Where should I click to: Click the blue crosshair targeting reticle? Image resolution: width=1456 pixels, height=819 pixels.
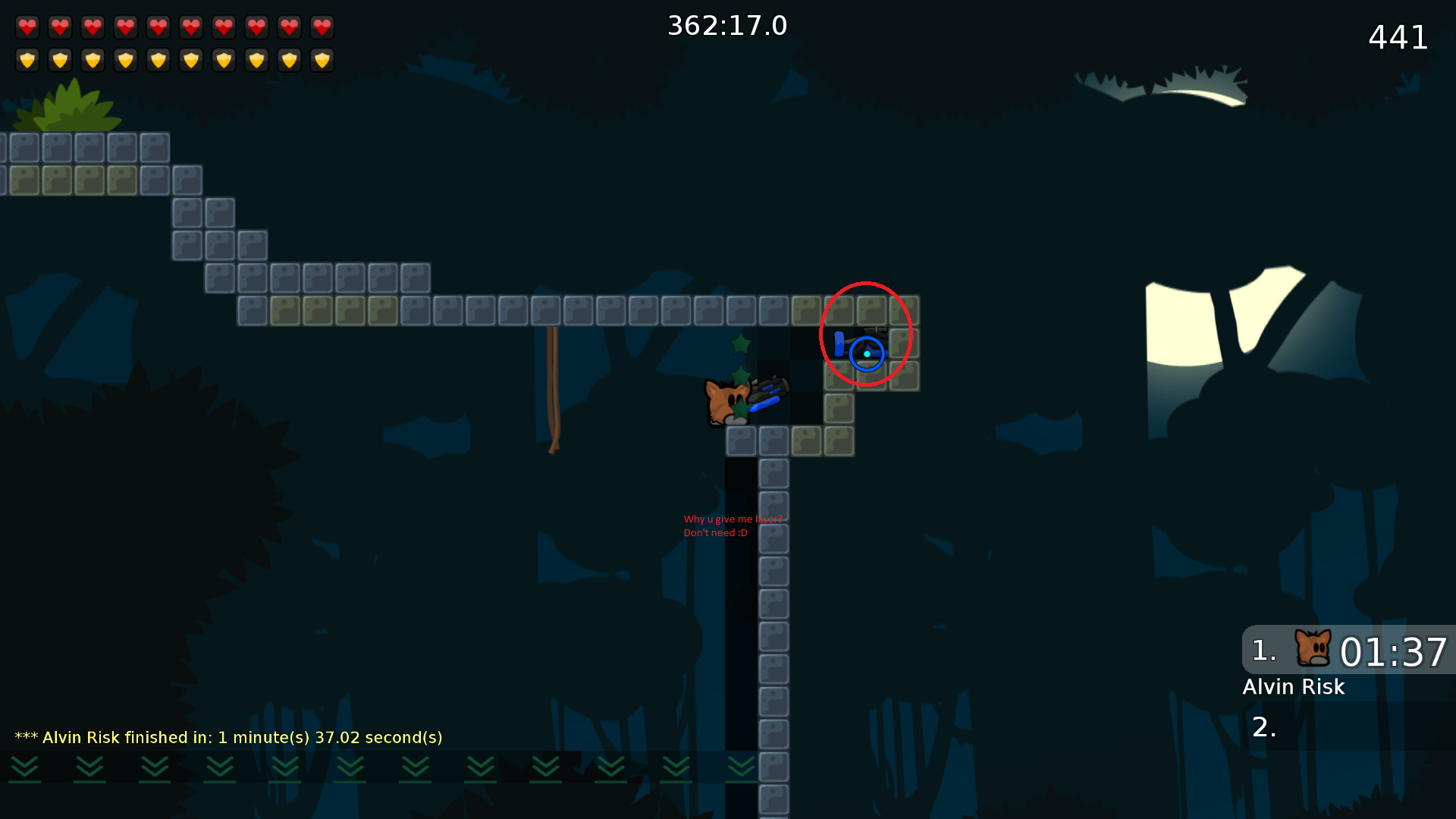coord(868,353)
